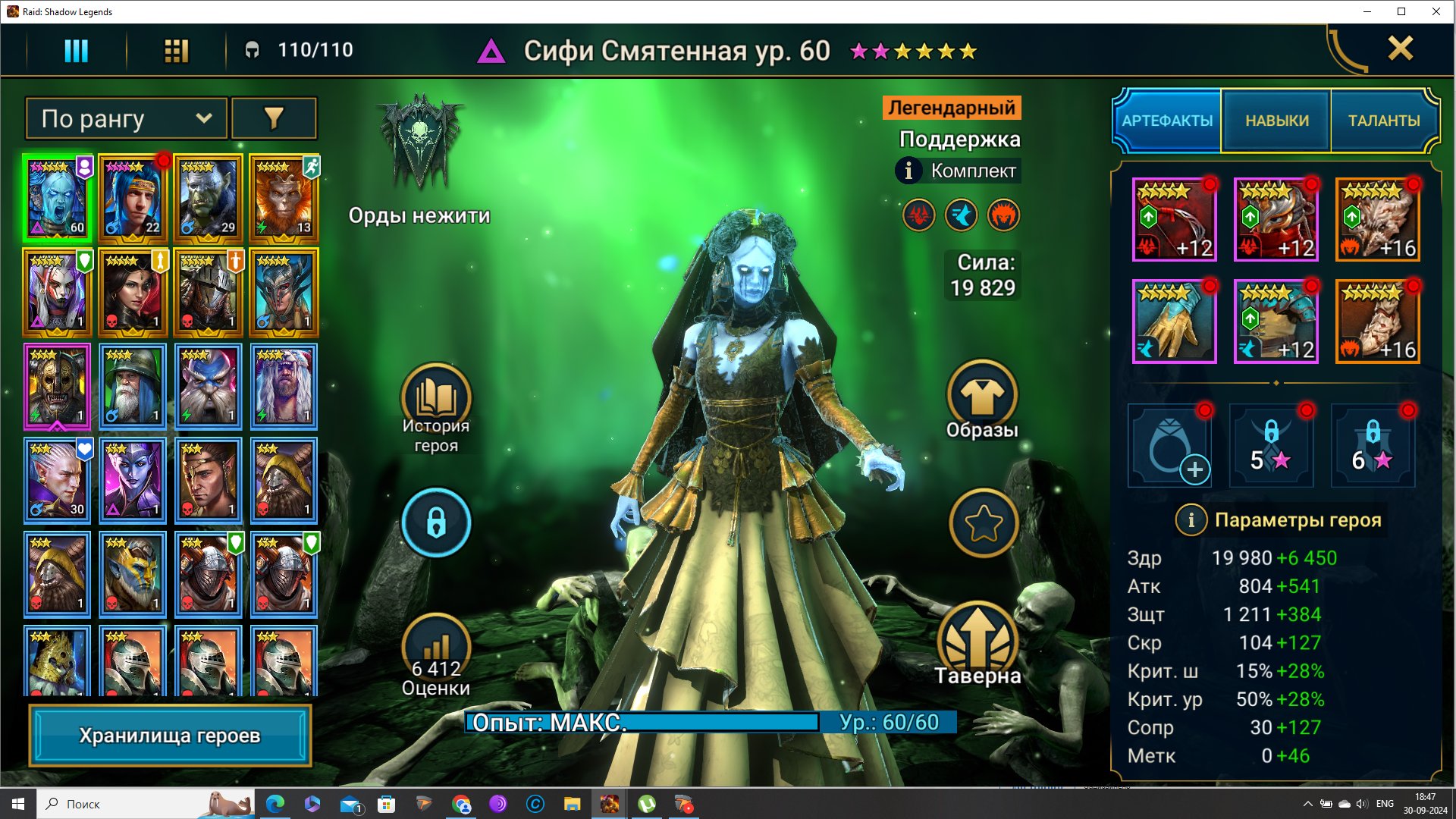Maximize the Raid: Shadow Legends window
Screen dimensions: 1456x819
point(1401,11)
